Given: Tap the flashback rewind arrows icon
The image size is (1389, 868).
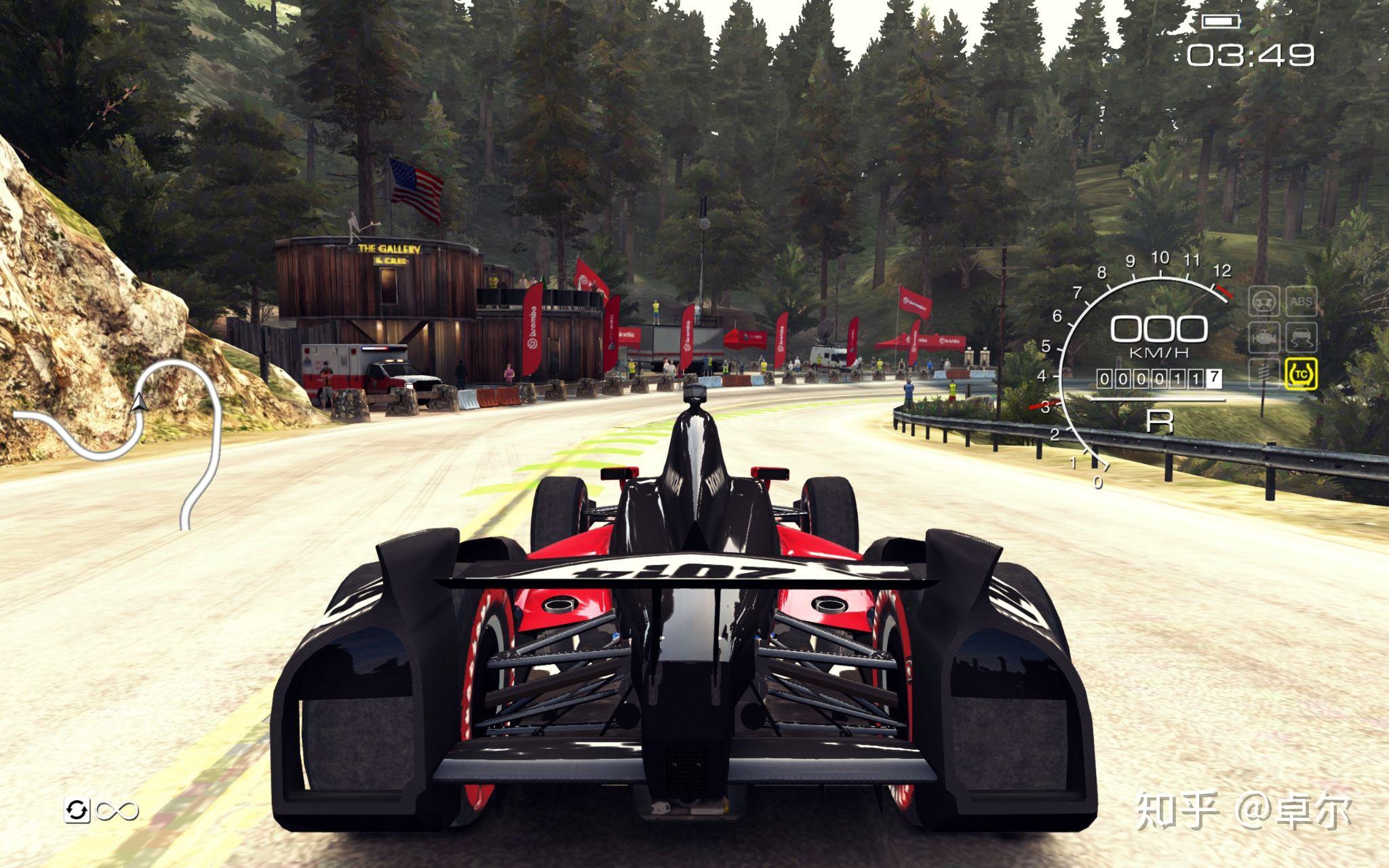Looking at the screenshot, I should click(77, 810).
